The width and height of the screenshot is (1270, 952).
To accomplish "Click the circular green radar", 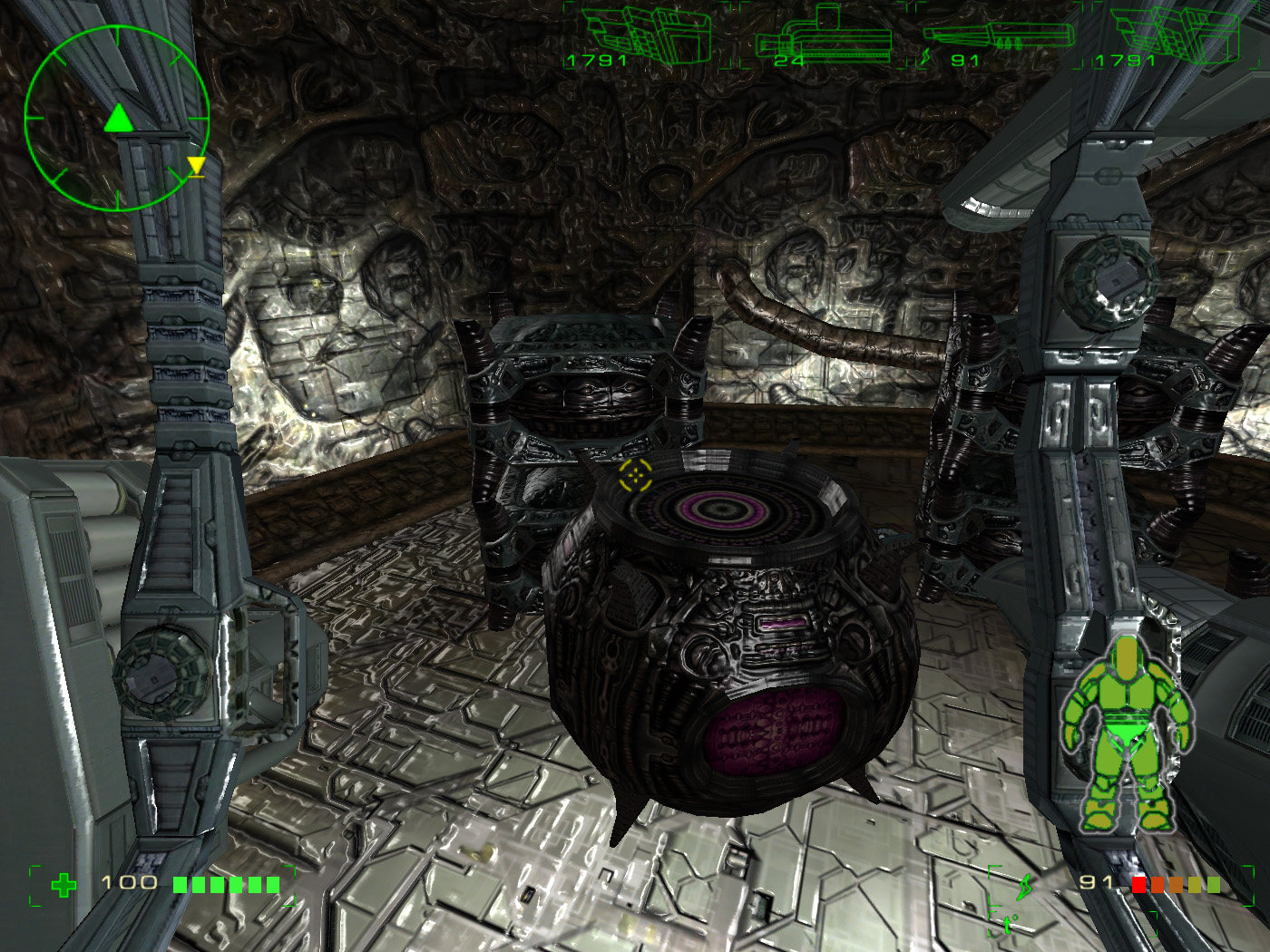I will (x=116, y=116).
